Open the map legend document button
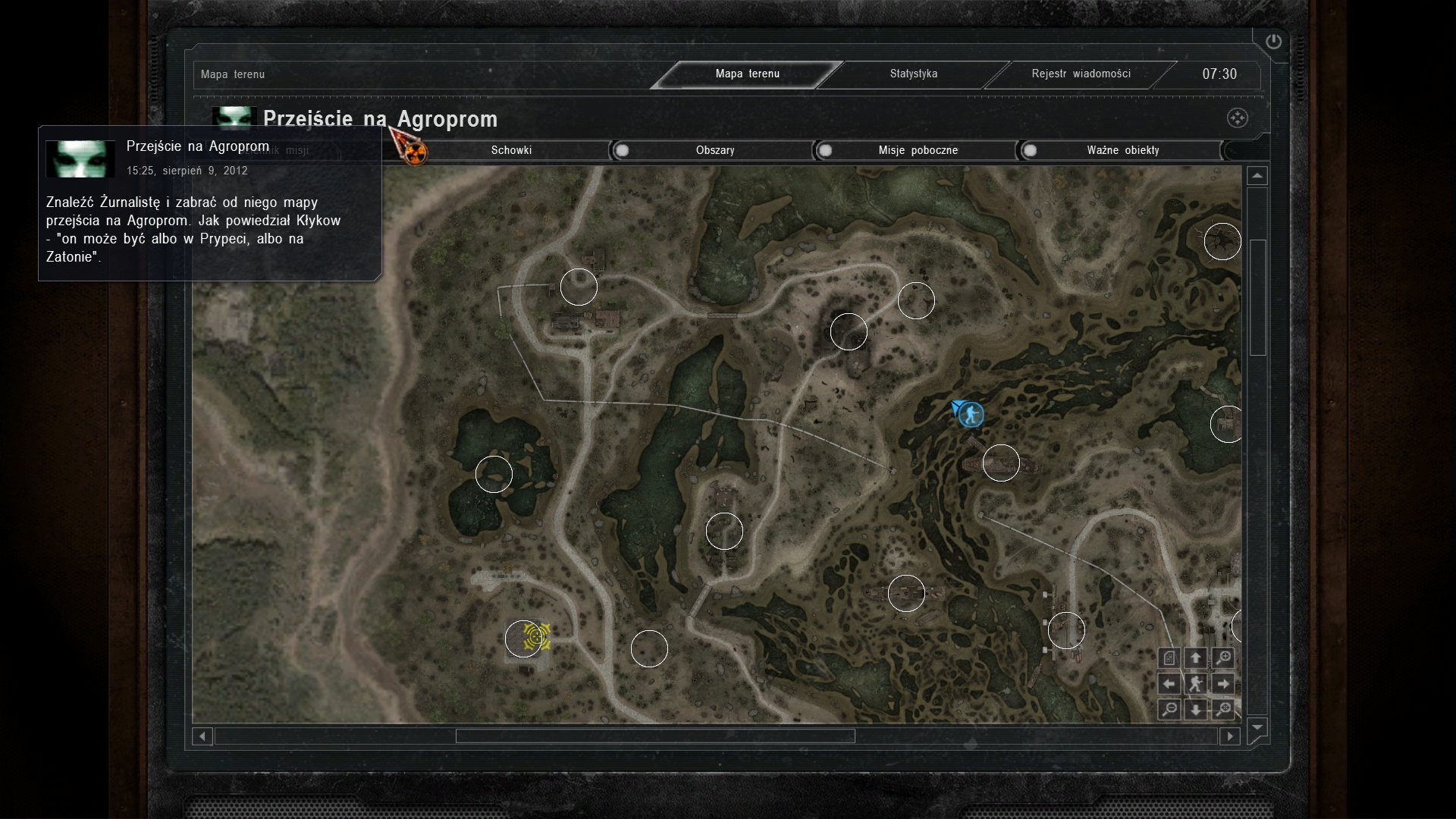The height and width of the screenshot is (819, 1456). [1169, 658]
